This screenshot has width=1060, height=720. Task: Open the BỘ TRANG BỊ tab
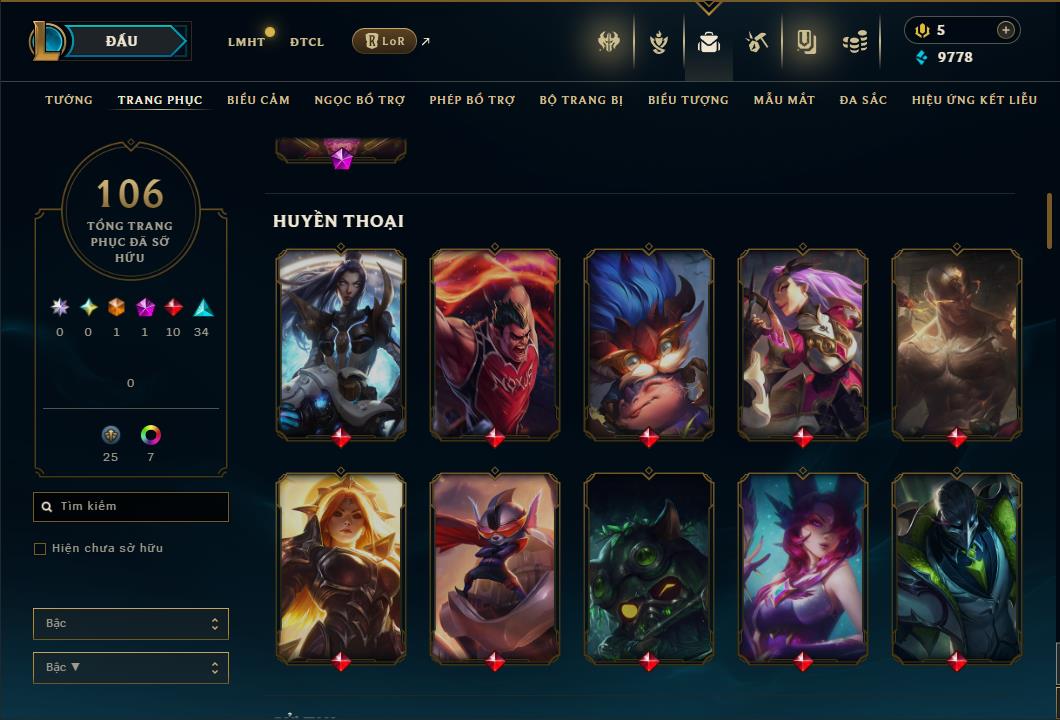[x=581, y=100]
